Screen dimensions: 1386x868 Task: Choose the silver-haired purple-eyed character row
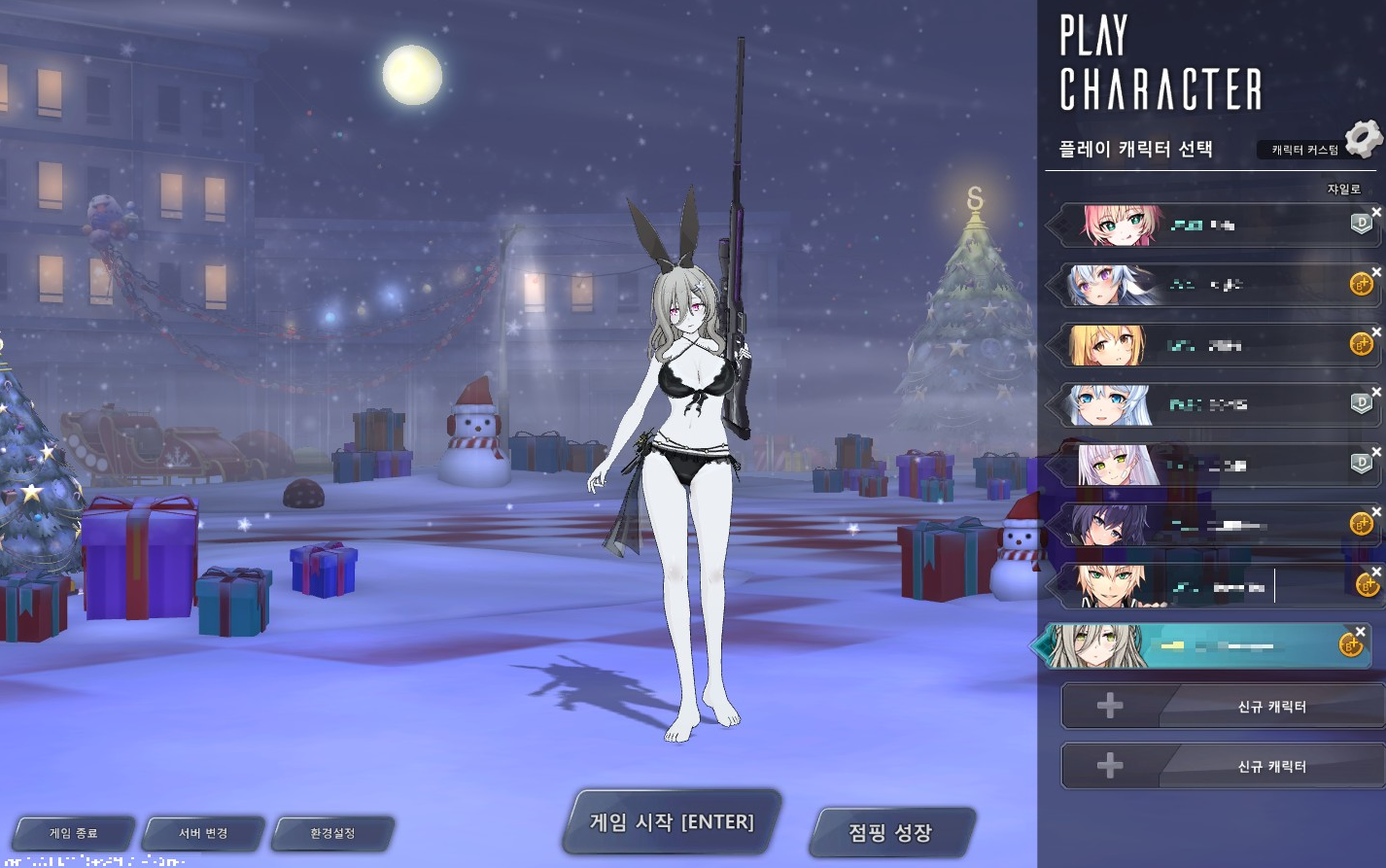1215,286
